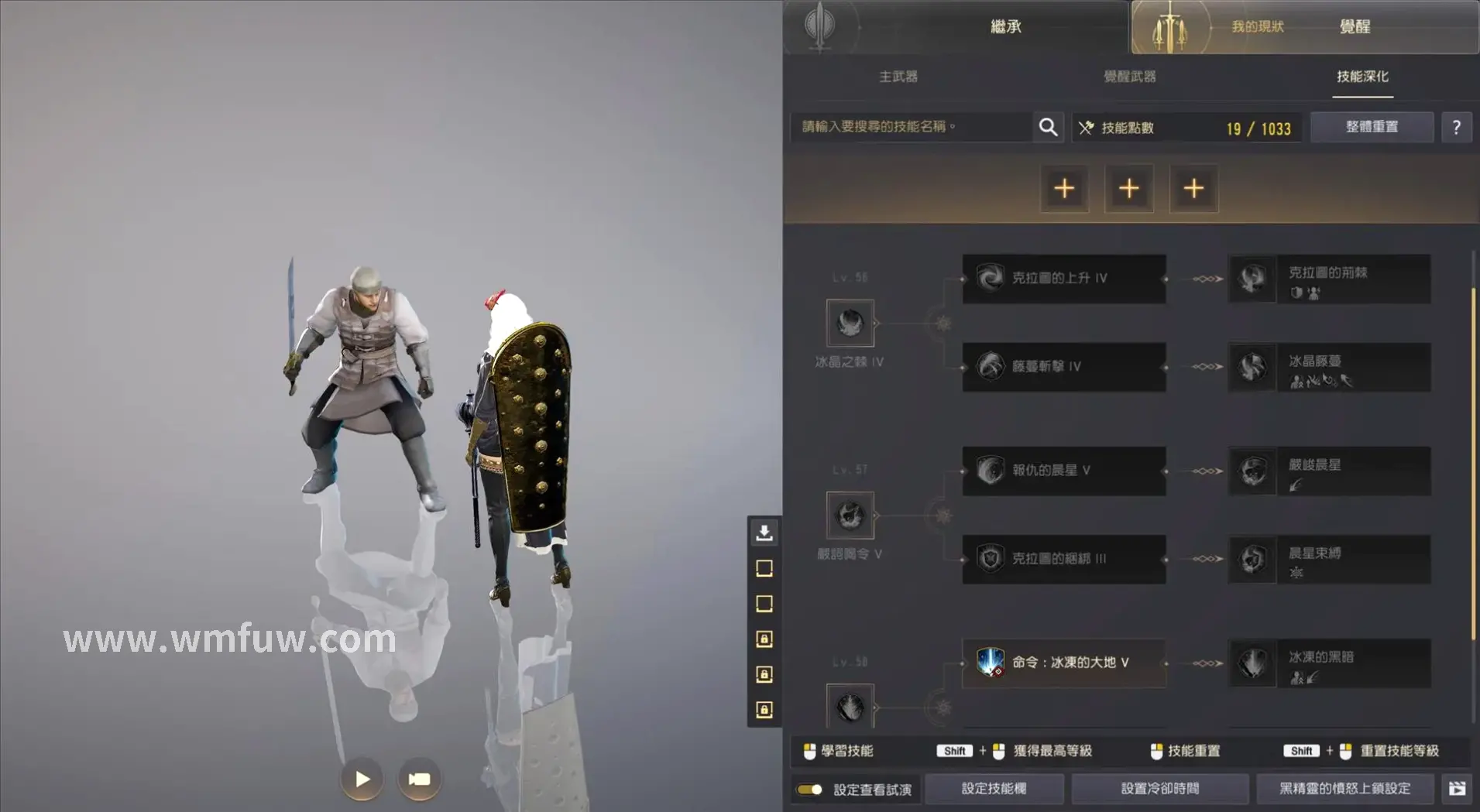Image resolution: width=1480 pixels, height=812 pixels.
Task: Expand a new skill slot with the first plus
Action: 1065,188
